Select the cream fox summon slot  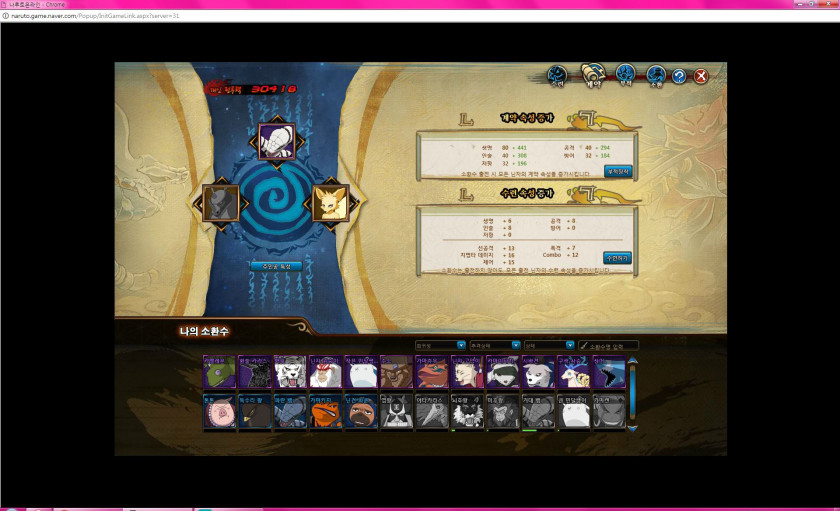point(330,203)
